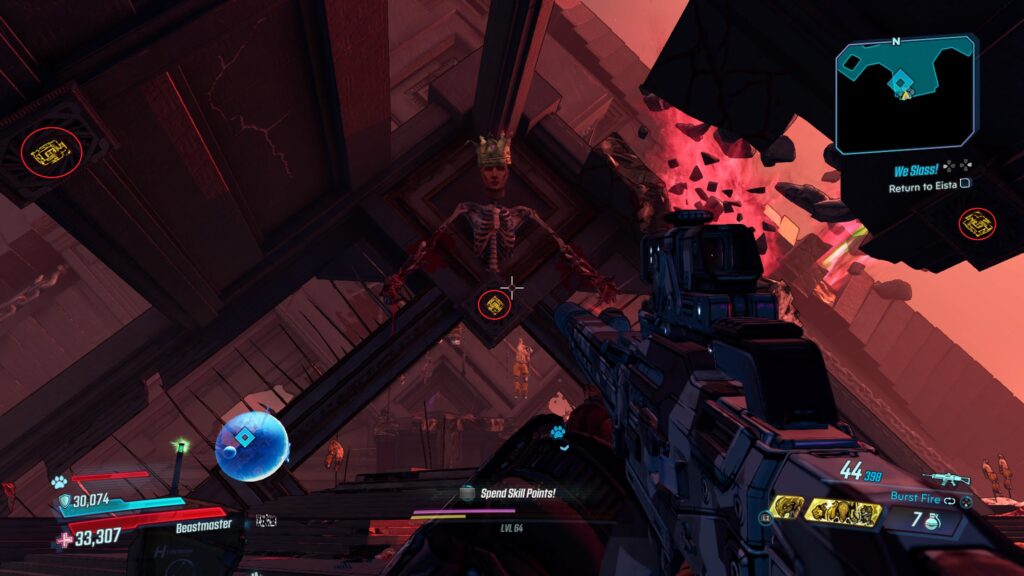The width and height of the screenshot is (1024, 576).
Task: Select the assault rifle weapon icon
Action: [x=945, y=479]
